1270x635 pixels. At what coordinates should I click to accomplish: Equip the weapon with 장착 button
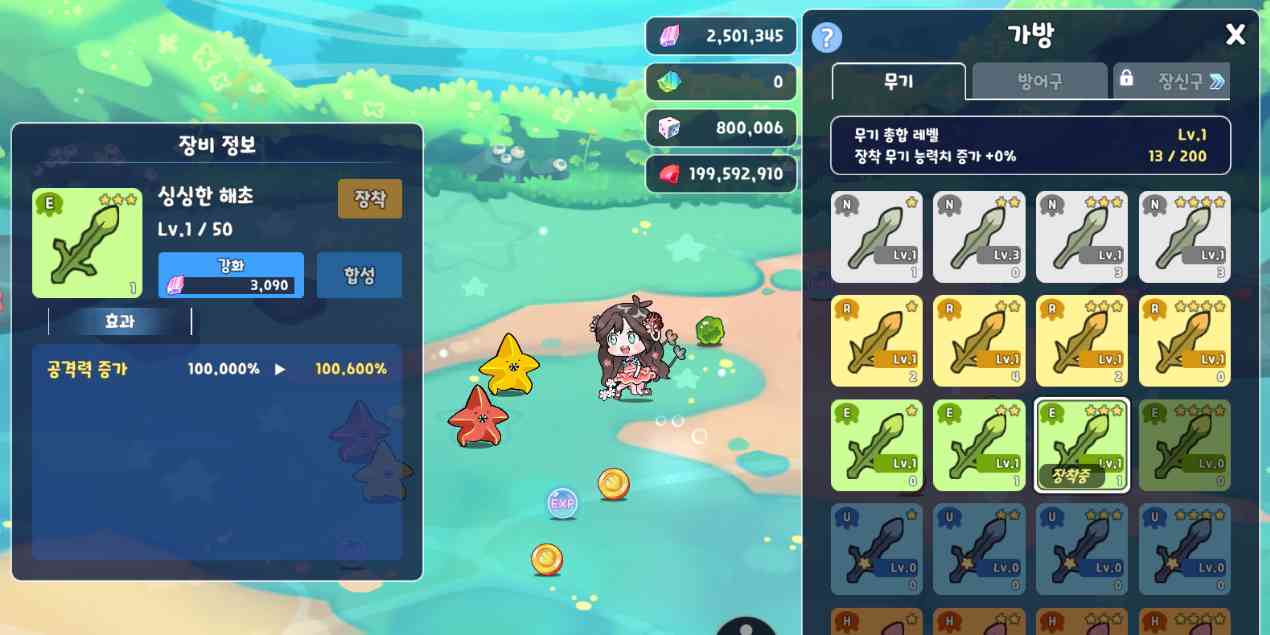click(x=370, y=198)
